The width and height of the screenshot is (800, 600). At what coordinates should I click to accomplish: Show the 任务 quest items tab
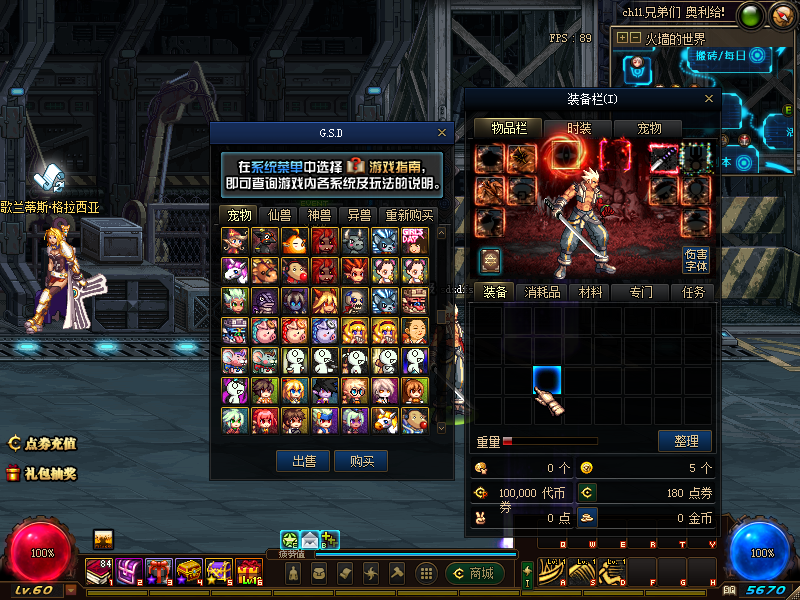tap(692, 292)
